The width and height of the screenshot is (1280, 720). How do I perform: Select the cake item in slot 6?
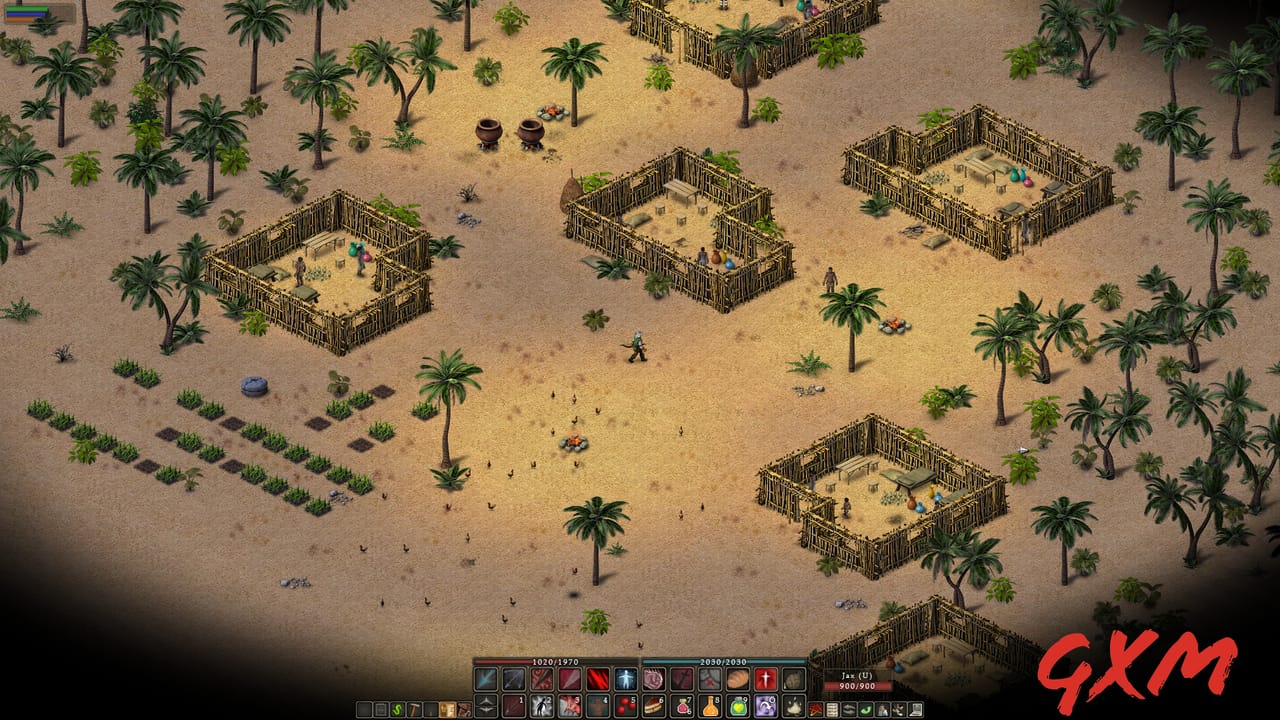coord(653,706)
